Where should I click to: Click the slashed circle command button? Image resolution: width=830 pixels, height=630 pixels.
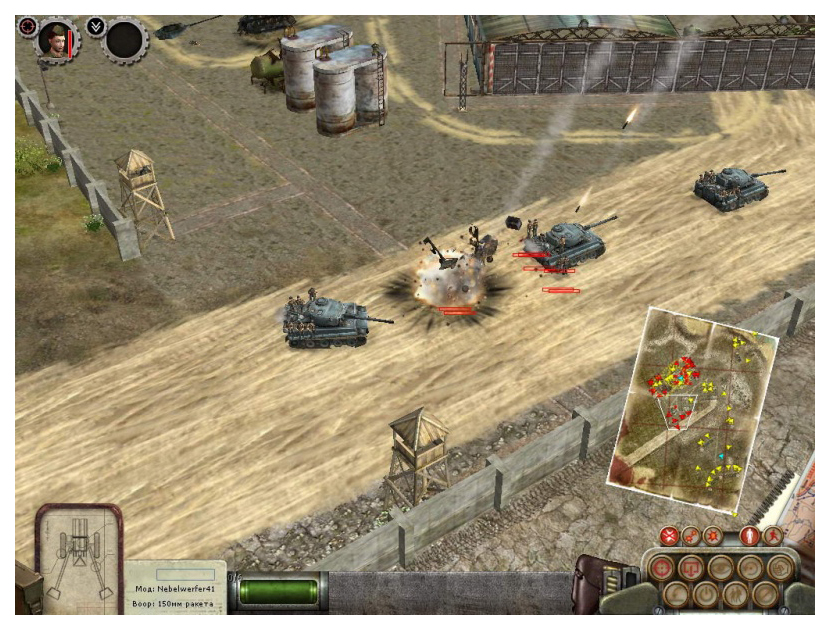(765, 593)
